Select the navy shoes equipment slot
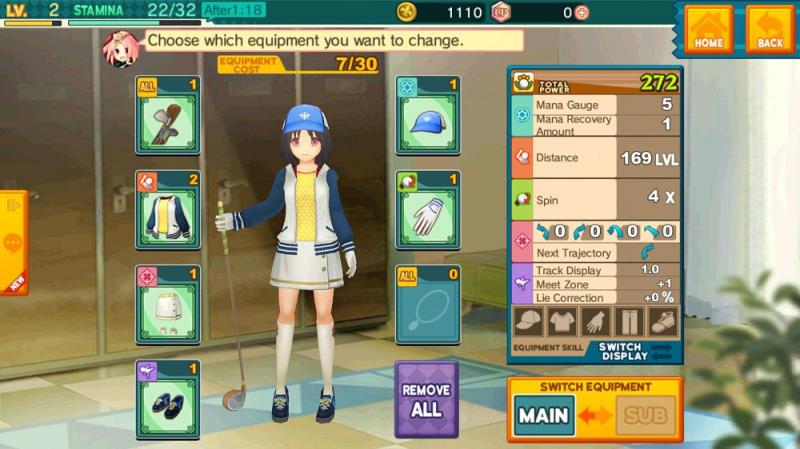 [168, 400]
